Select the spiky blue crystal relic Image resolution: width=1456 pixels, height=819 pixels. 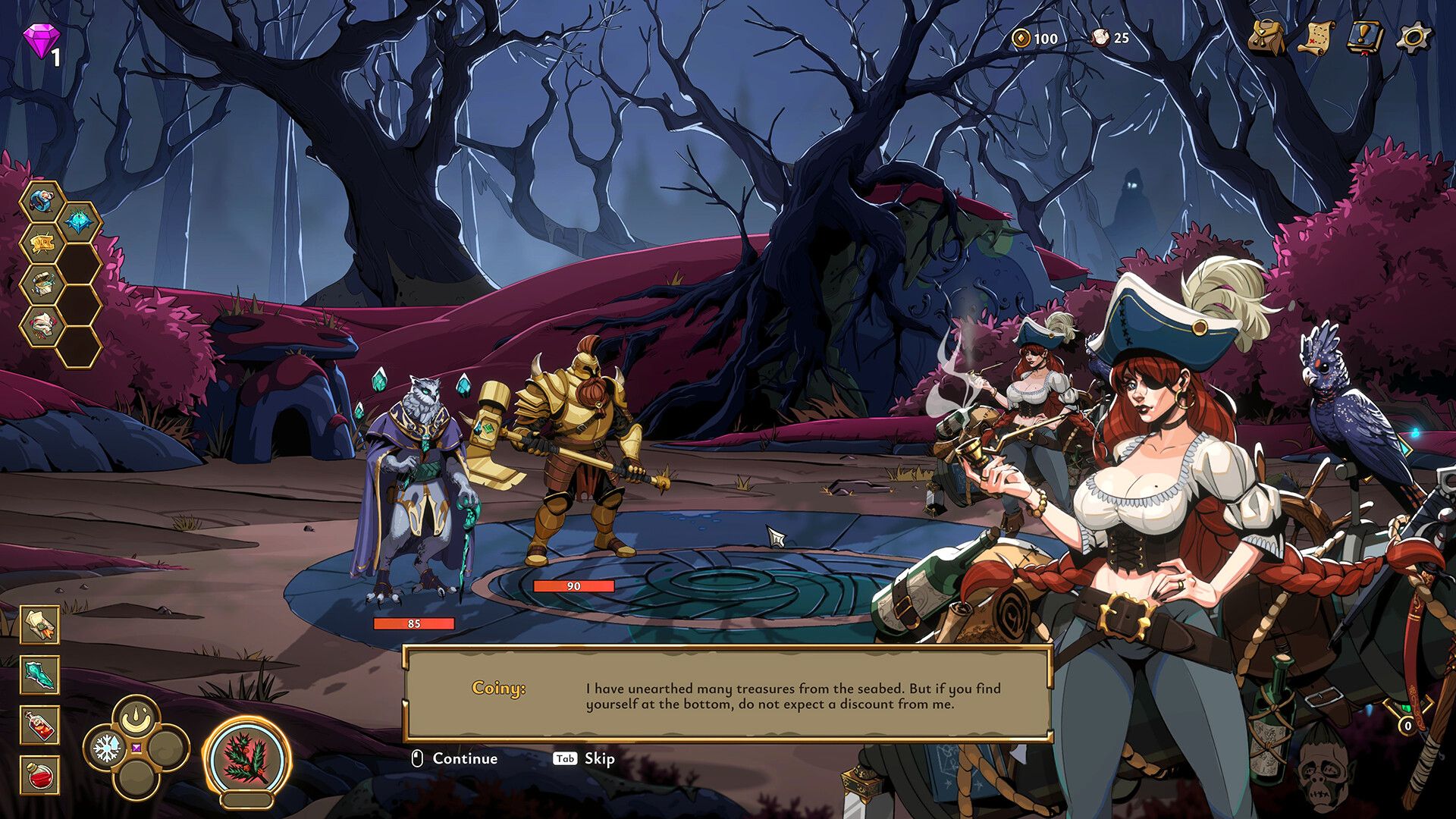pos(79,222)
